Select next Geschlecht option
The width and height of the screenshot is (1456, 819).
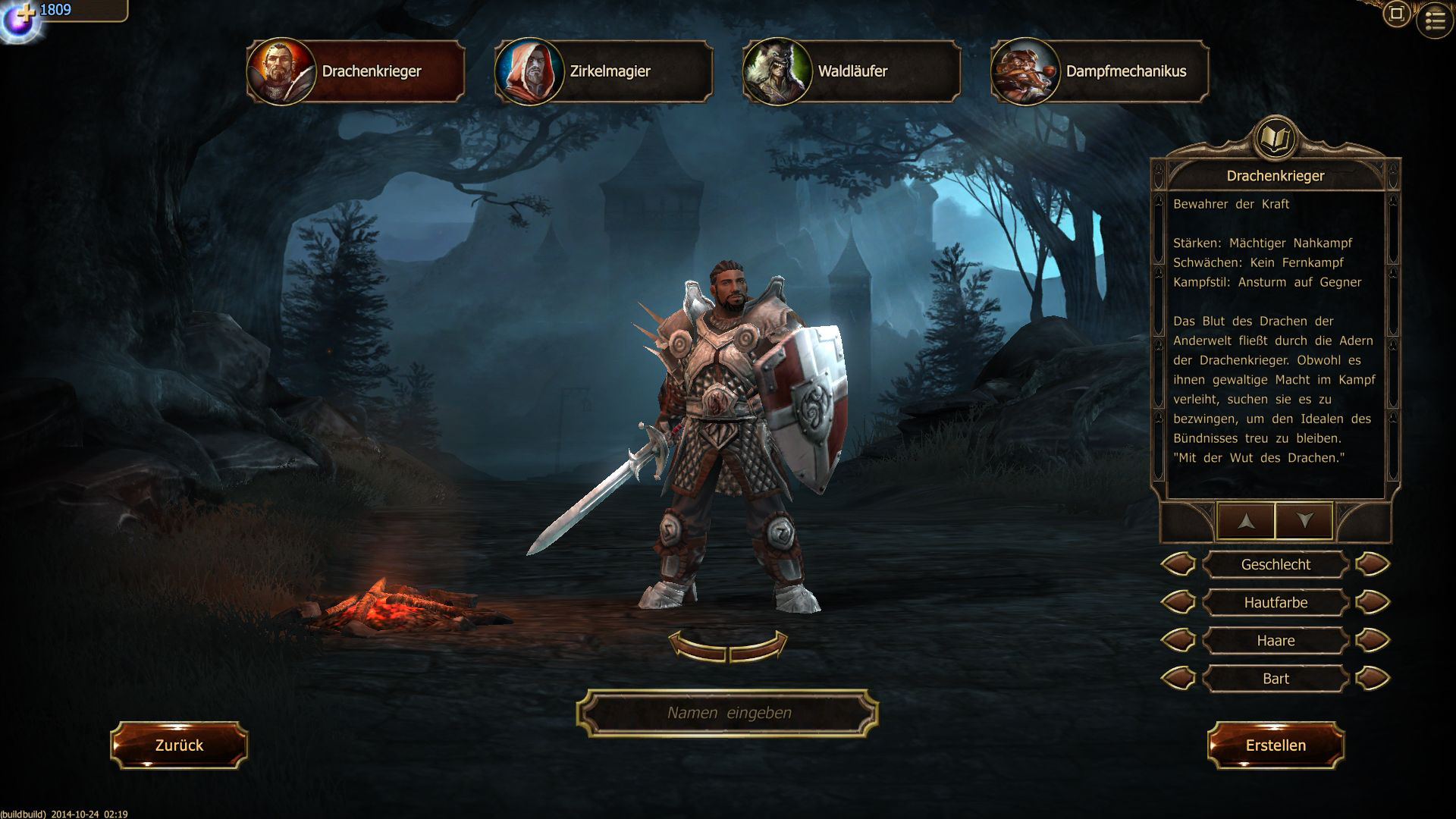click(x=1373, y=564)
